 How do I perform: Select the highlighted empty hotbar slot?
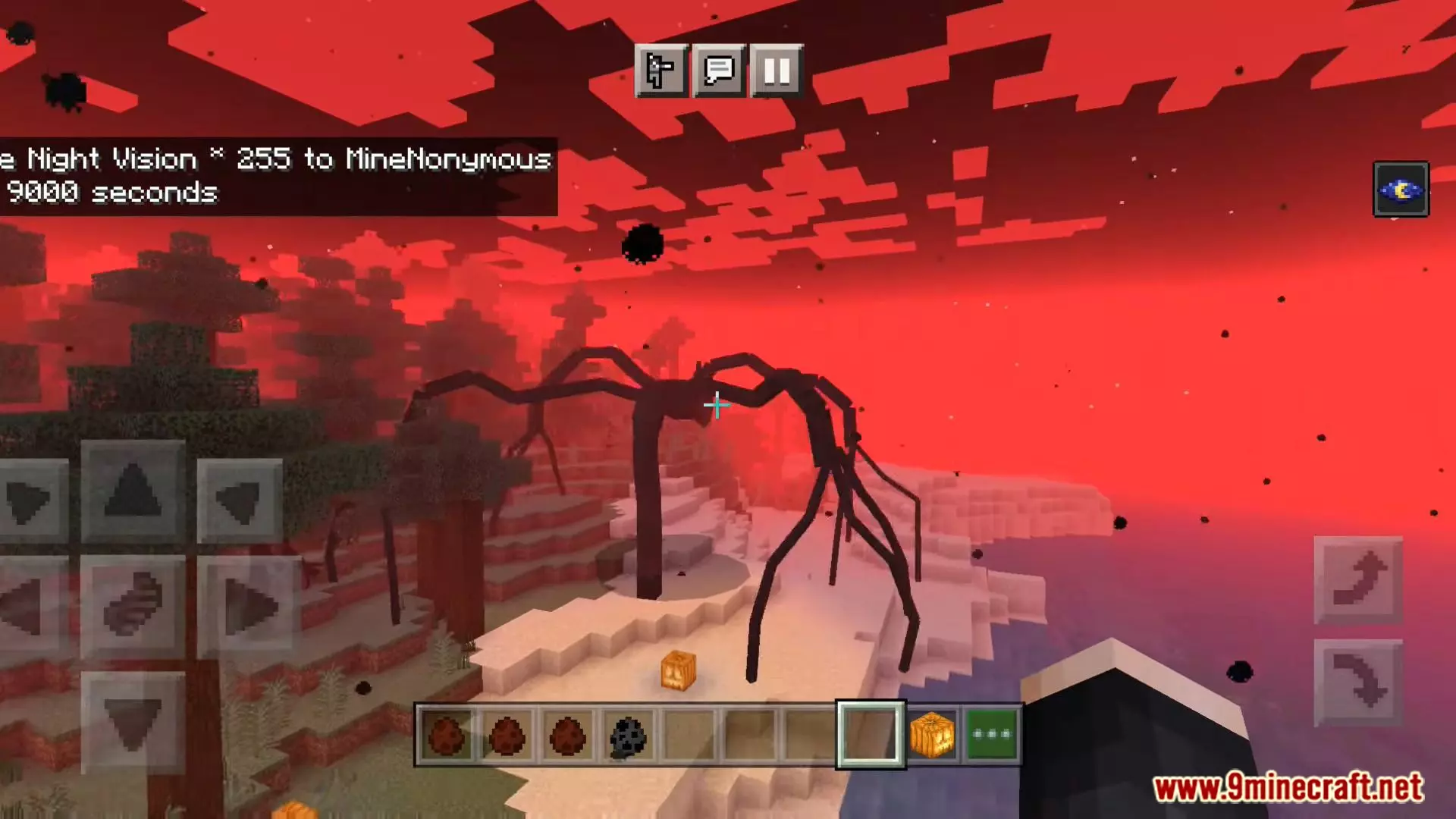(870, 735)
